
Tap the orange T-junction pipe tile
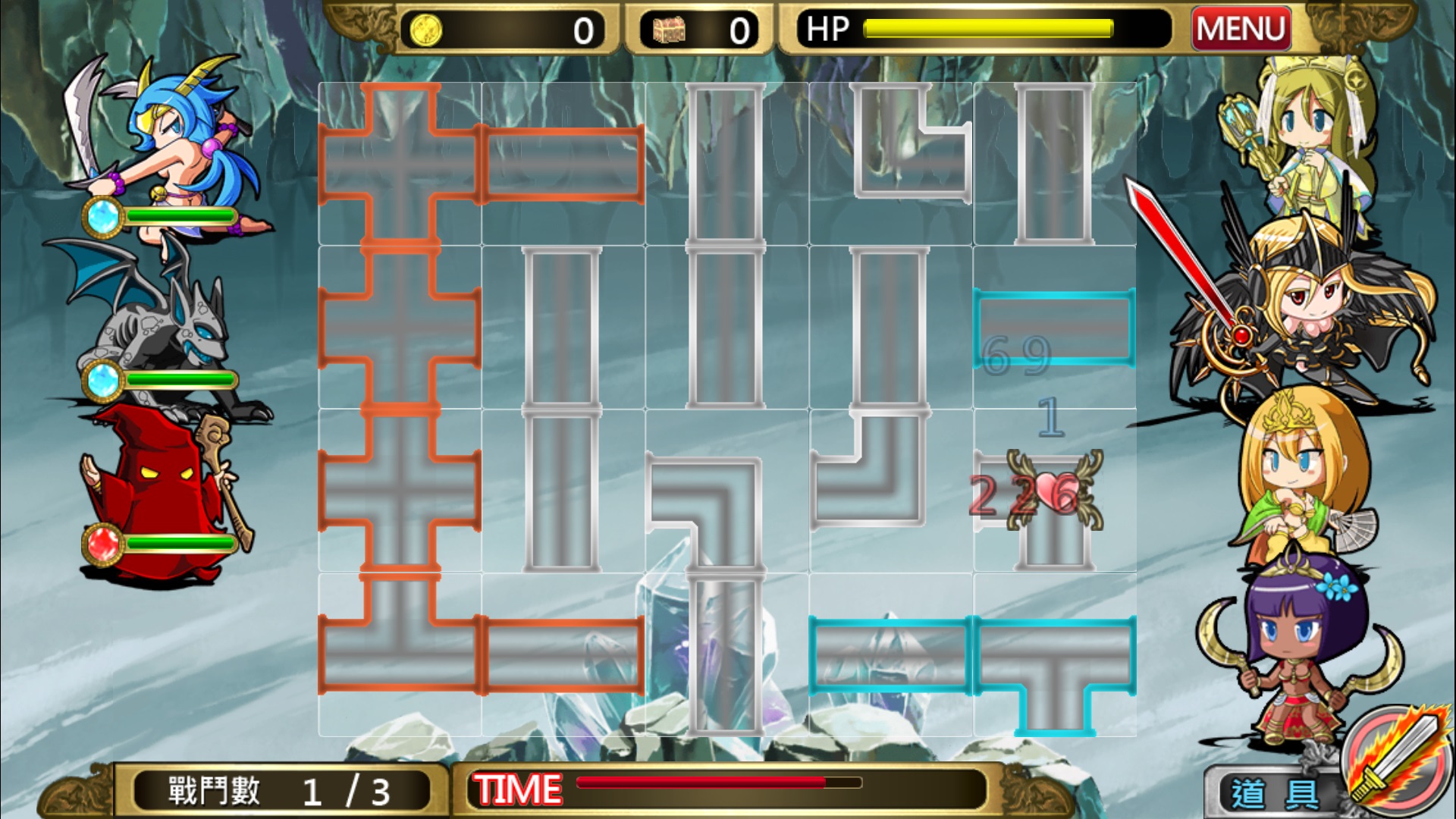400,655
